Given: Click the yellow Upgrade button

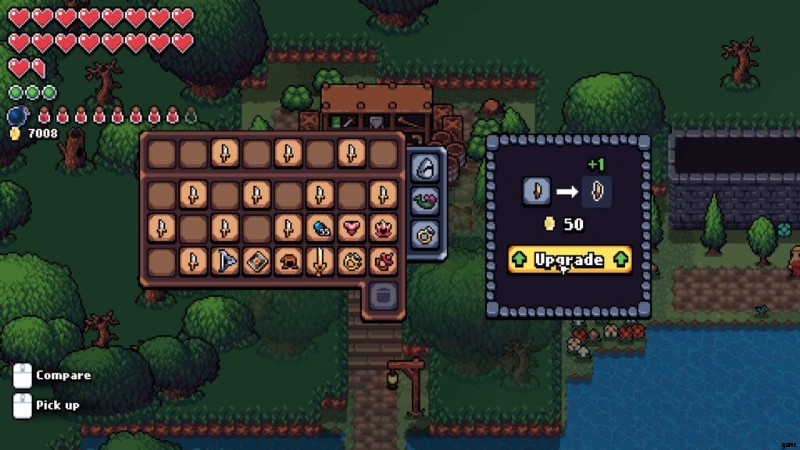Looking at the screenshot, I should (x=569, y=260).
